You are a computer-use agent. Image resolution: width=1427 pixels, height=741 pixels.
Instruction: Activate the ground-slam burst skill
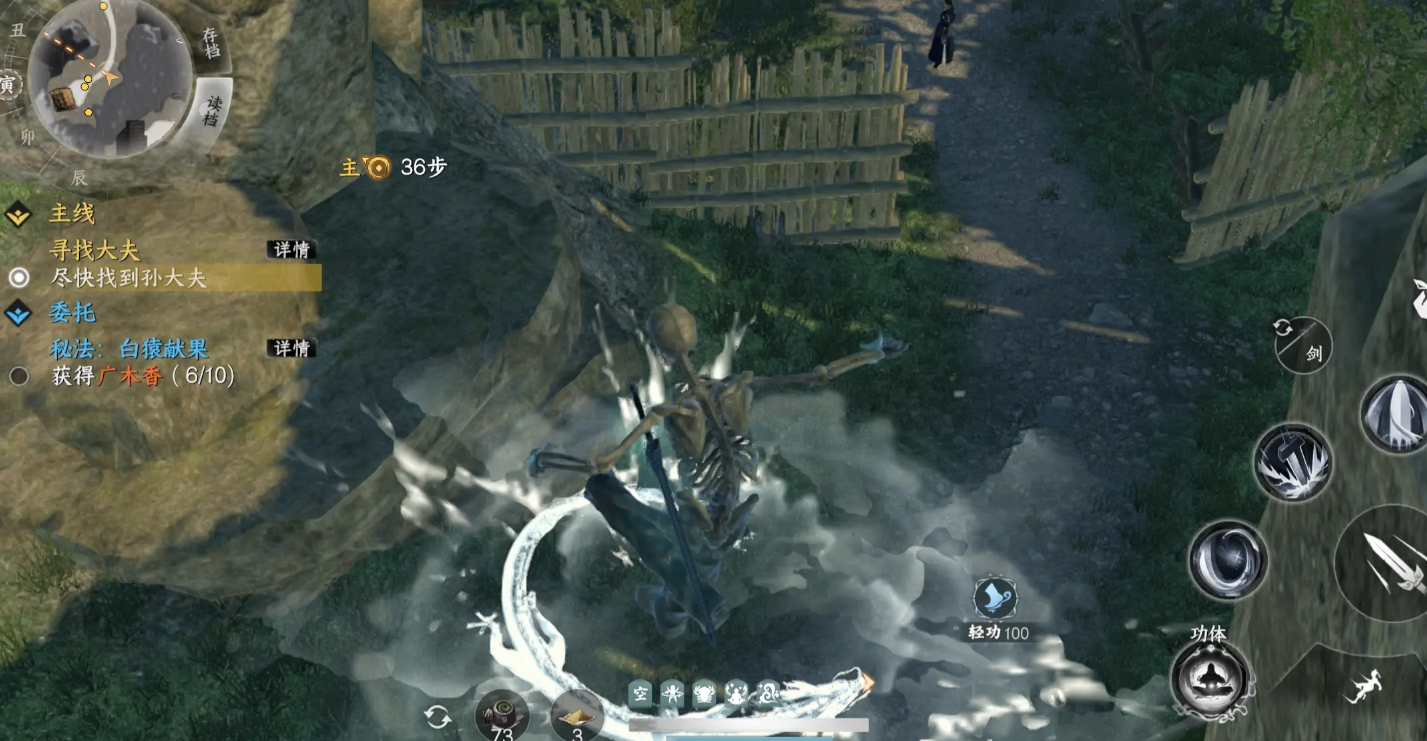tap(1292, 462)
